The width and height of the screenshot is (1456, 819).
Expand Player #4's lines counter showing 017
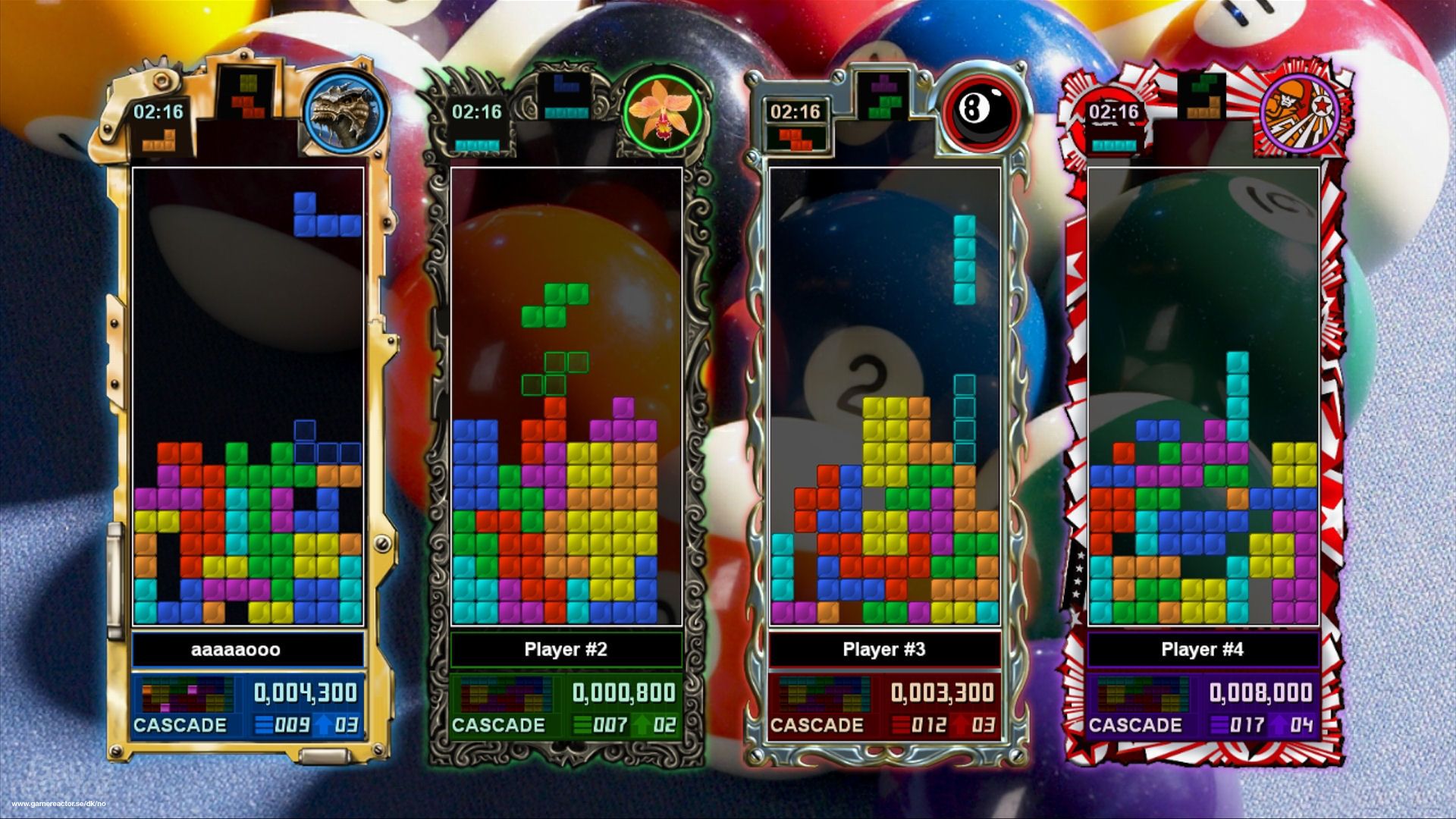click(1247, 725)
